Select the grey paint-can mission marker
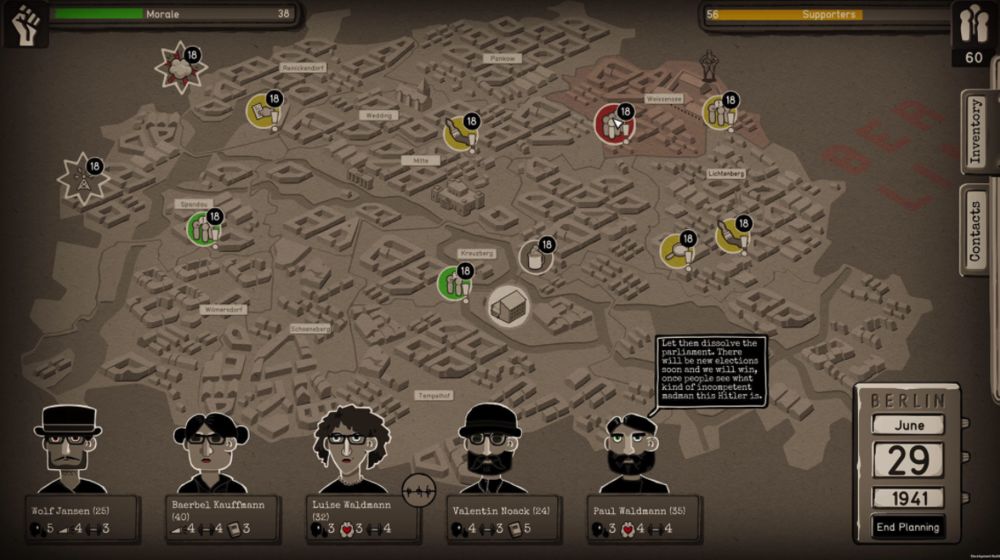The width and height of the screenshot is (1000, 560). click(x=535, y=257)
